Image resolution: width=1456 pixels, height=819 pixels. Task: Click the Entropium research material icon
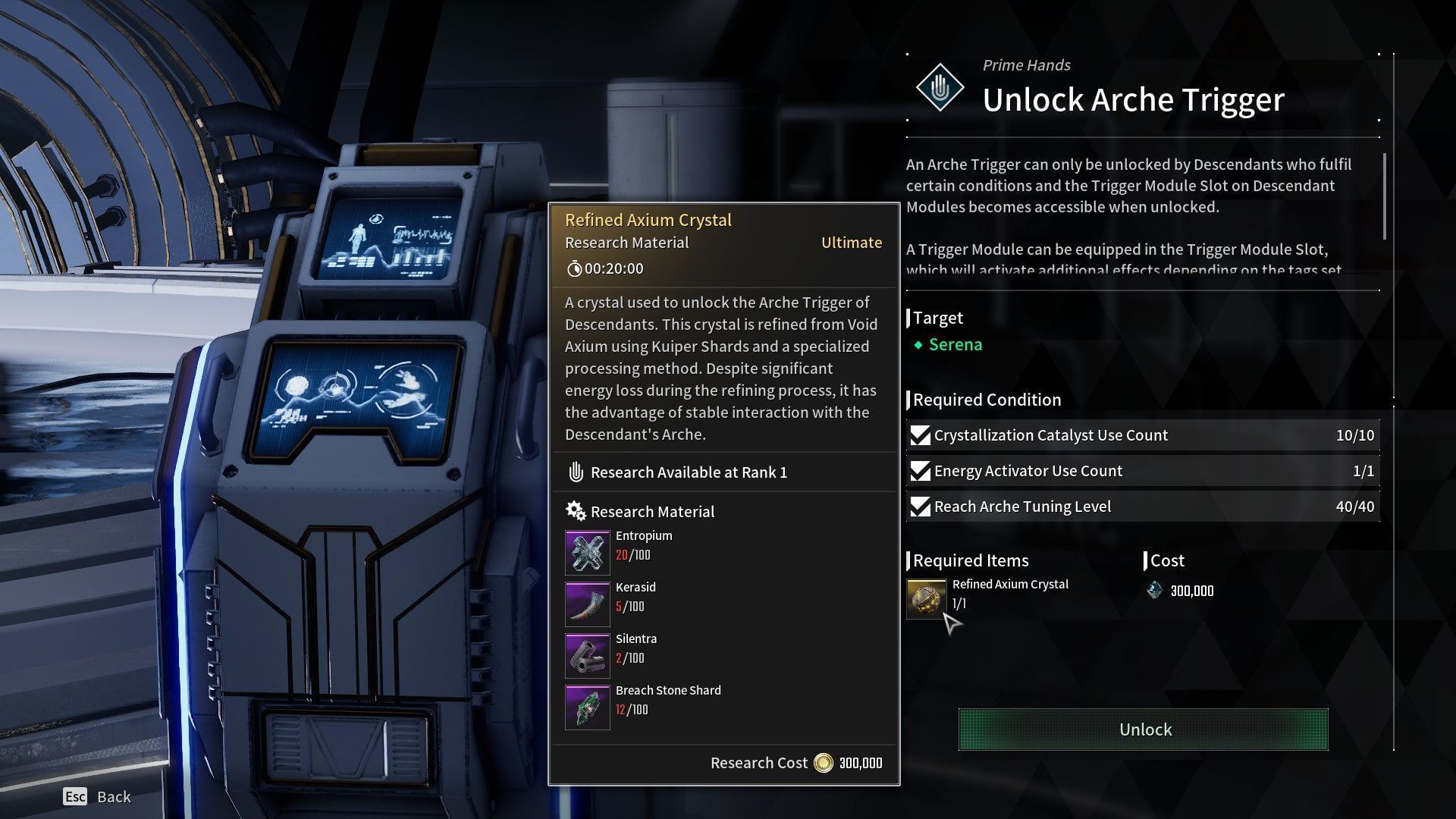click(x=587, y=553)
